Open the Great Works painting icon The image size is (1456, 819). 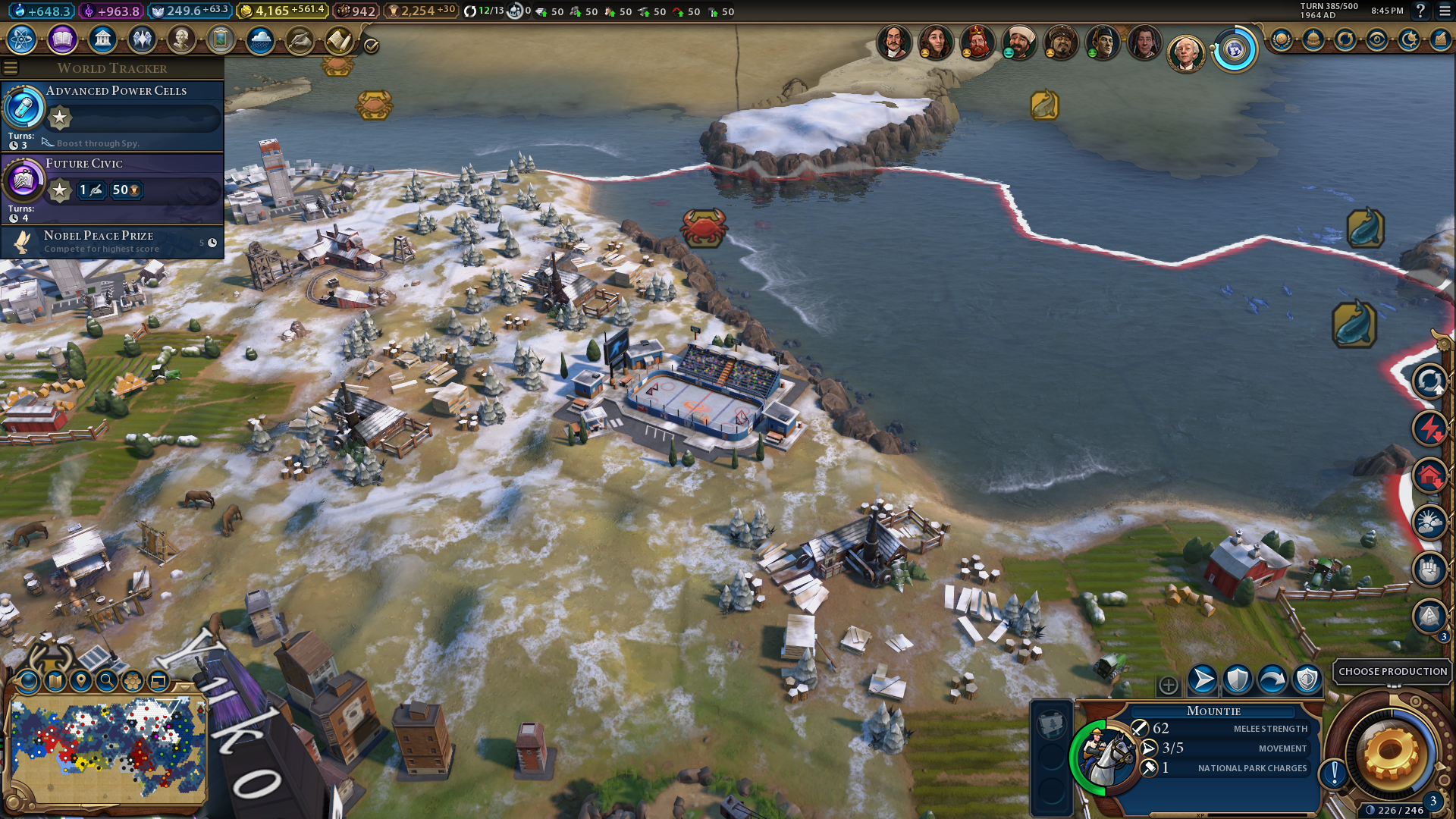click(221, 39)
